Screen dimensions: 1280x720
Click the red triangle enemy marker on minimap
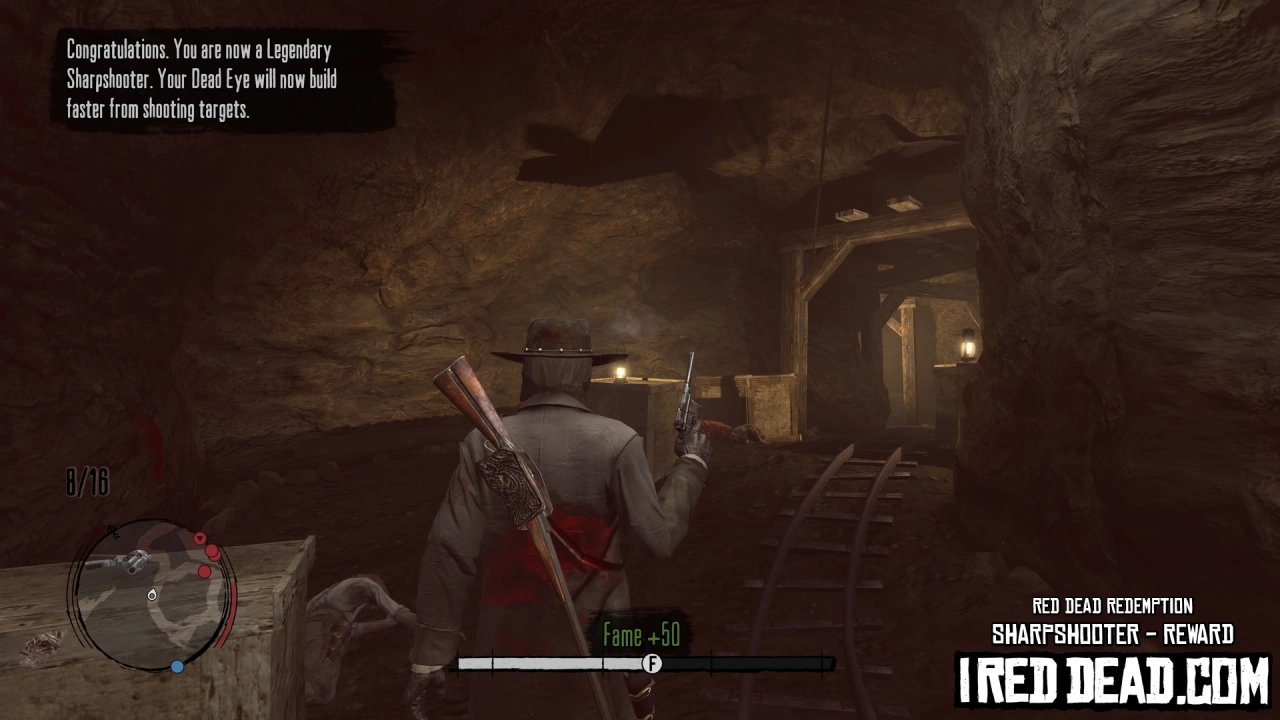click(200, 538)
